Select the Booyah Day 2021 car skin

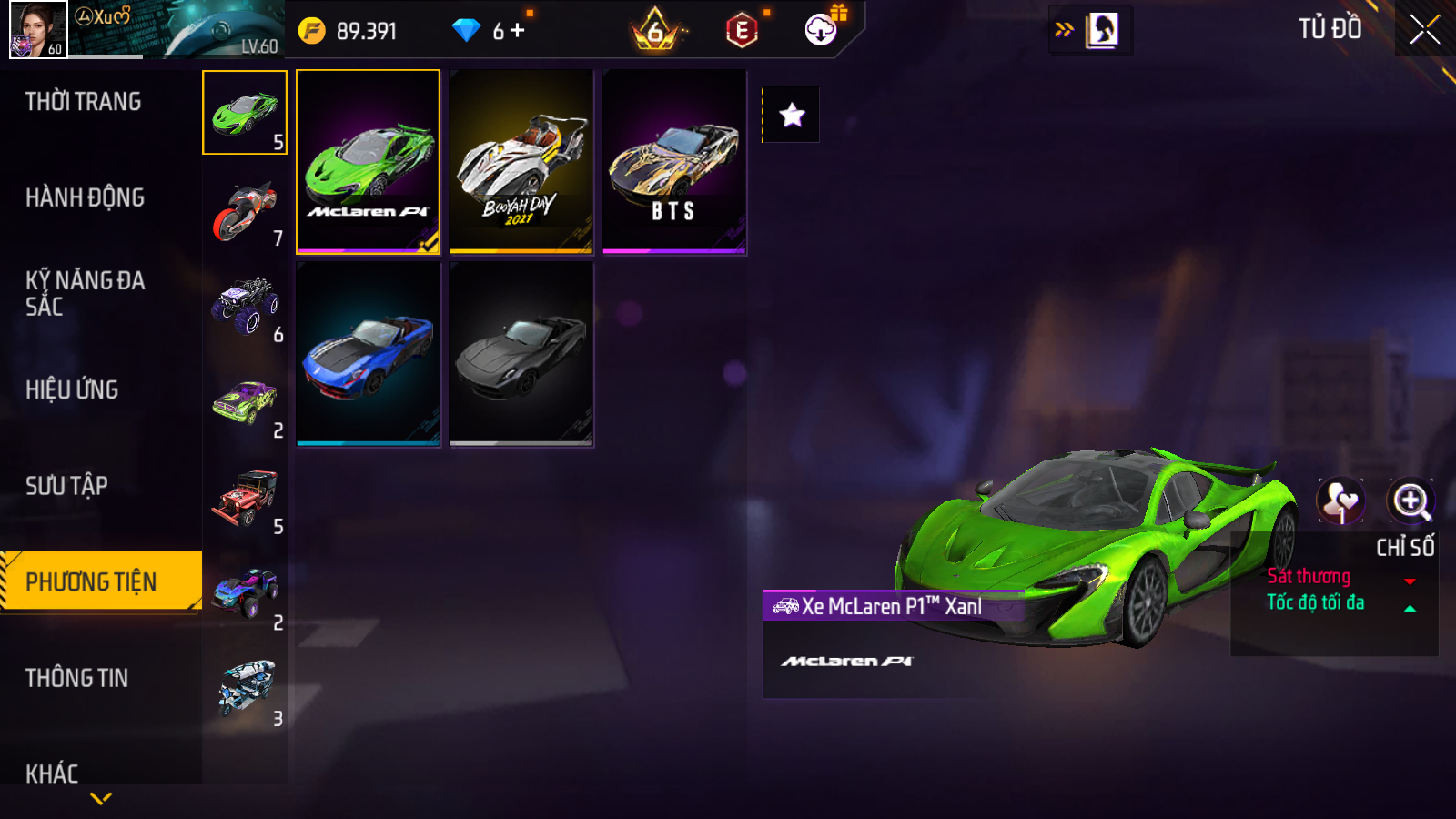(x=521, y=161)
